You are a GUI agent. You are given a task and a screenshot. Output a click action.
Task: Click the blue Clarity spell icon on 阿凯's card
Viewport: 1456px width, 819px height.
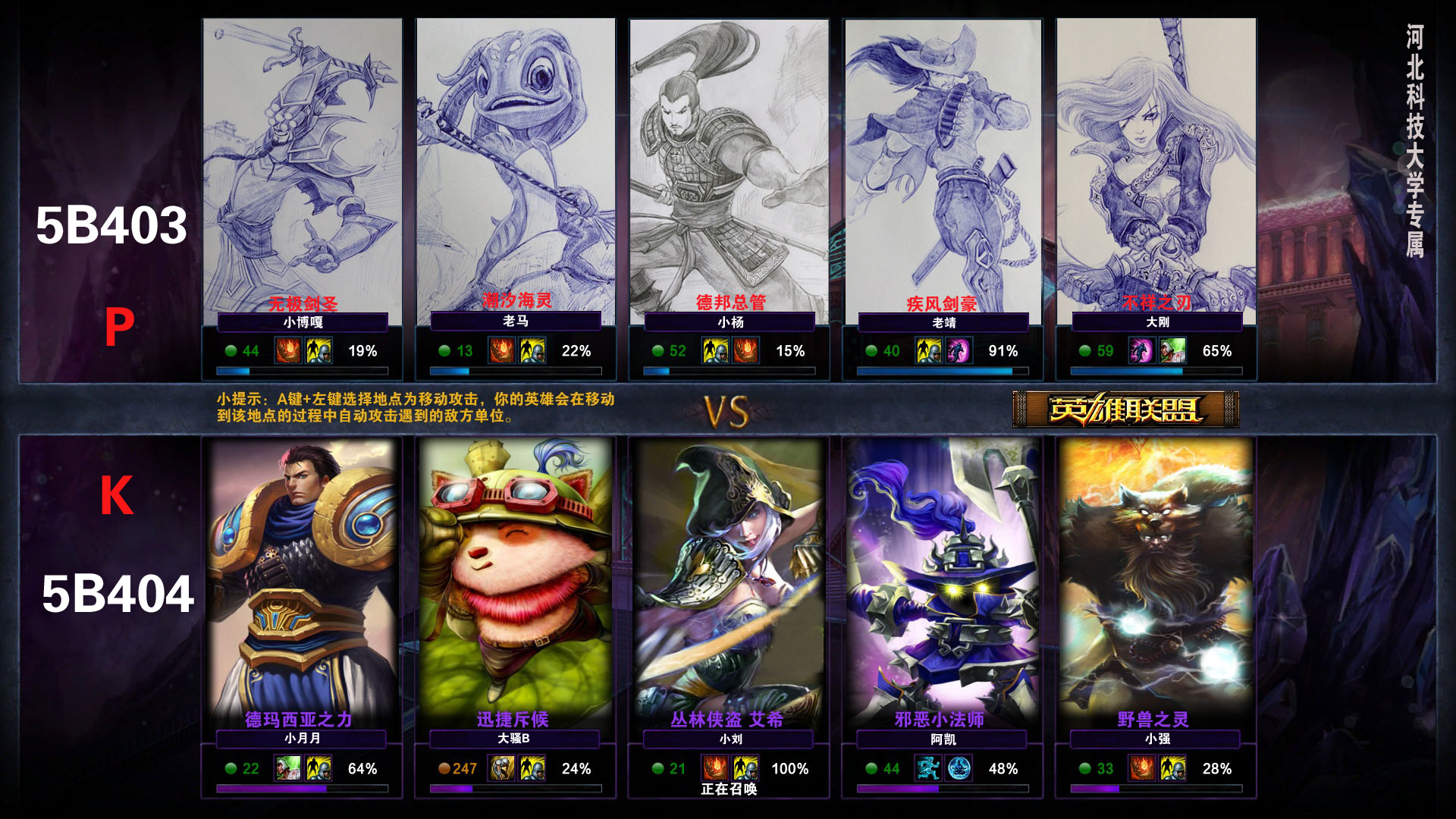click(959, 769)
